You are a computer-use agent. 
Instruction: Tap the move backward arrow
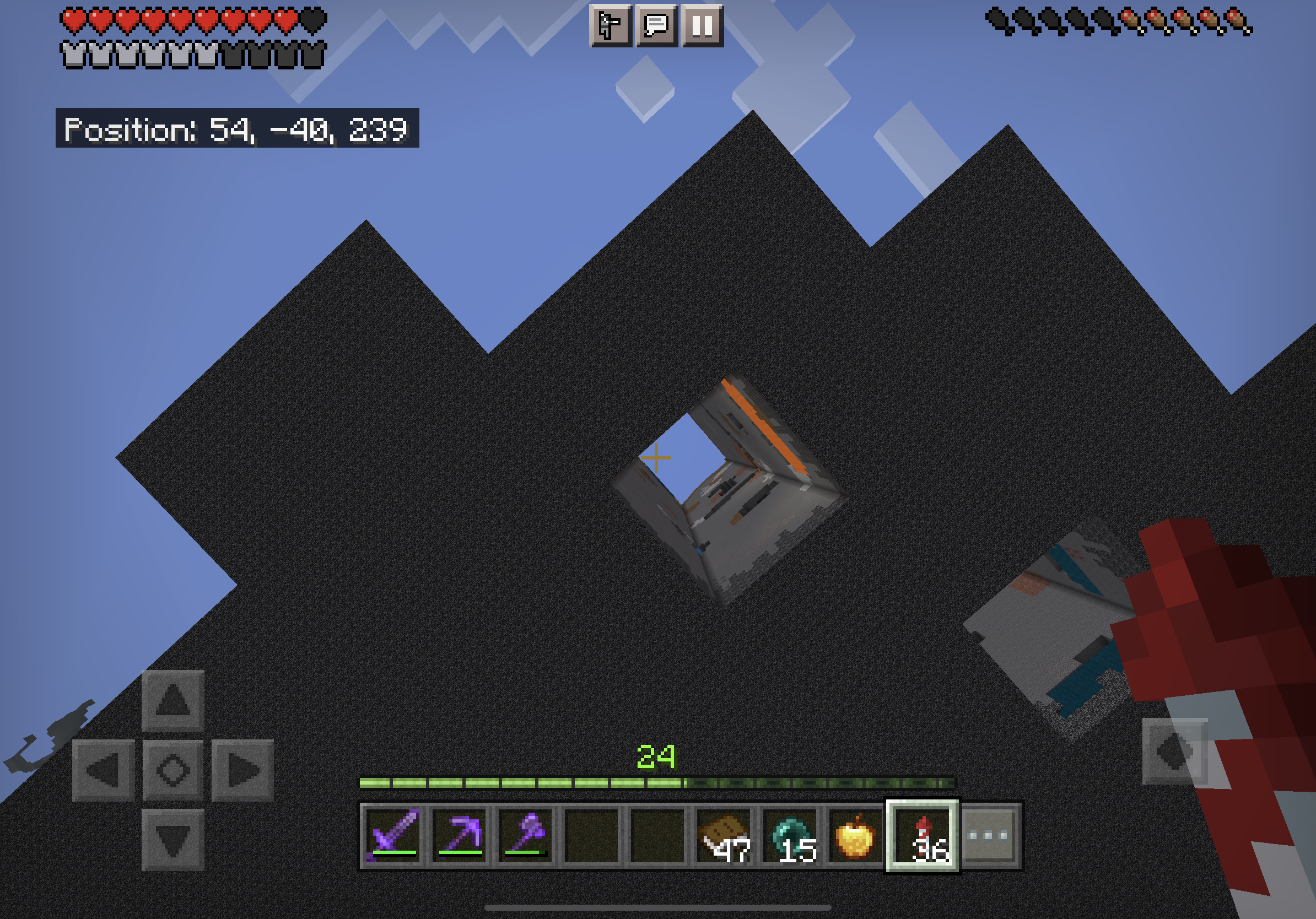point(172,840)
